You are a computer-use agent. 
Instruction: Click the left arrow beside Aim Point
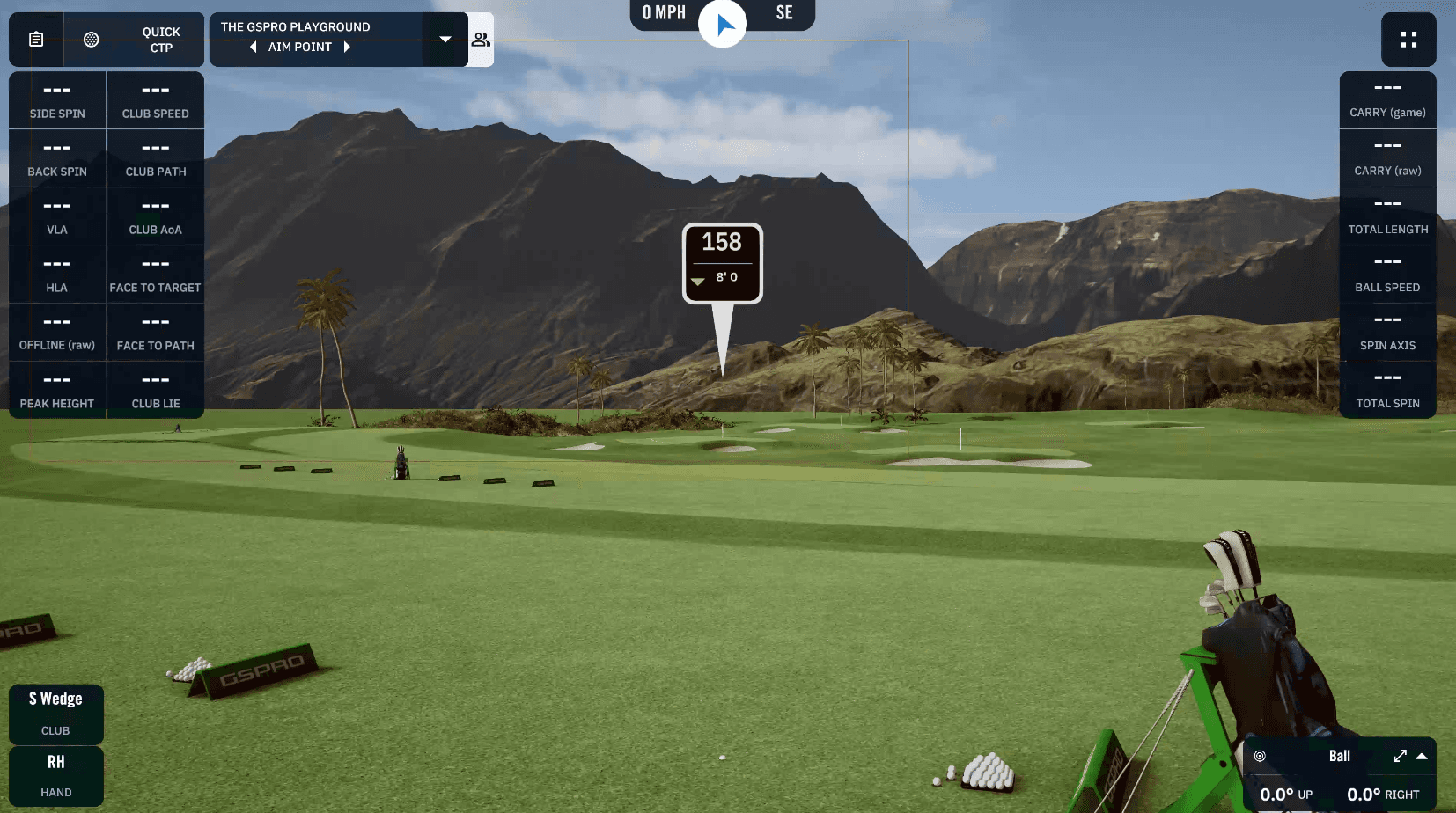pyautogui.click(x=254, y=47)
